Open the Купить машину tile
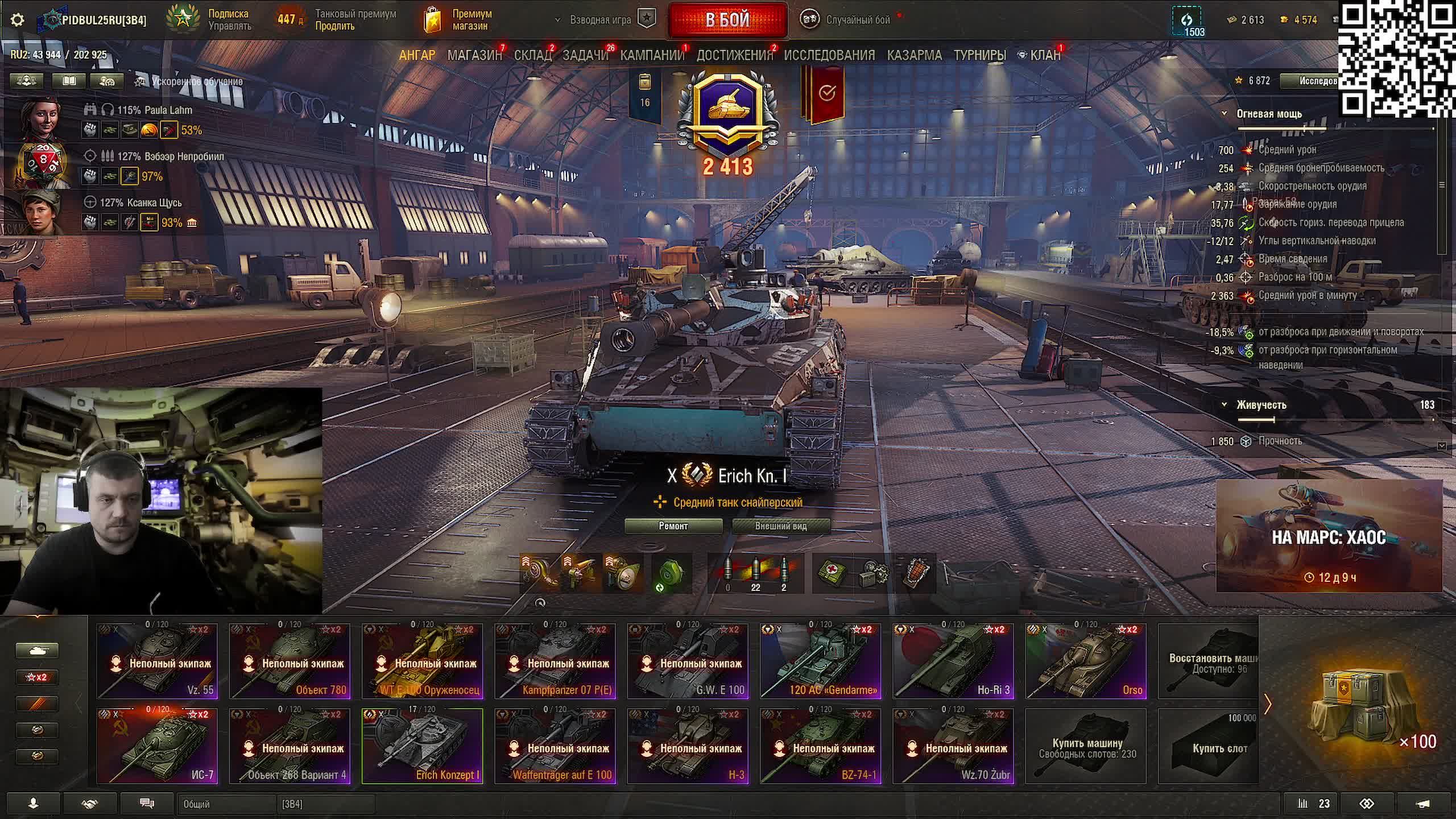1456x819 pixels. 1086,746
